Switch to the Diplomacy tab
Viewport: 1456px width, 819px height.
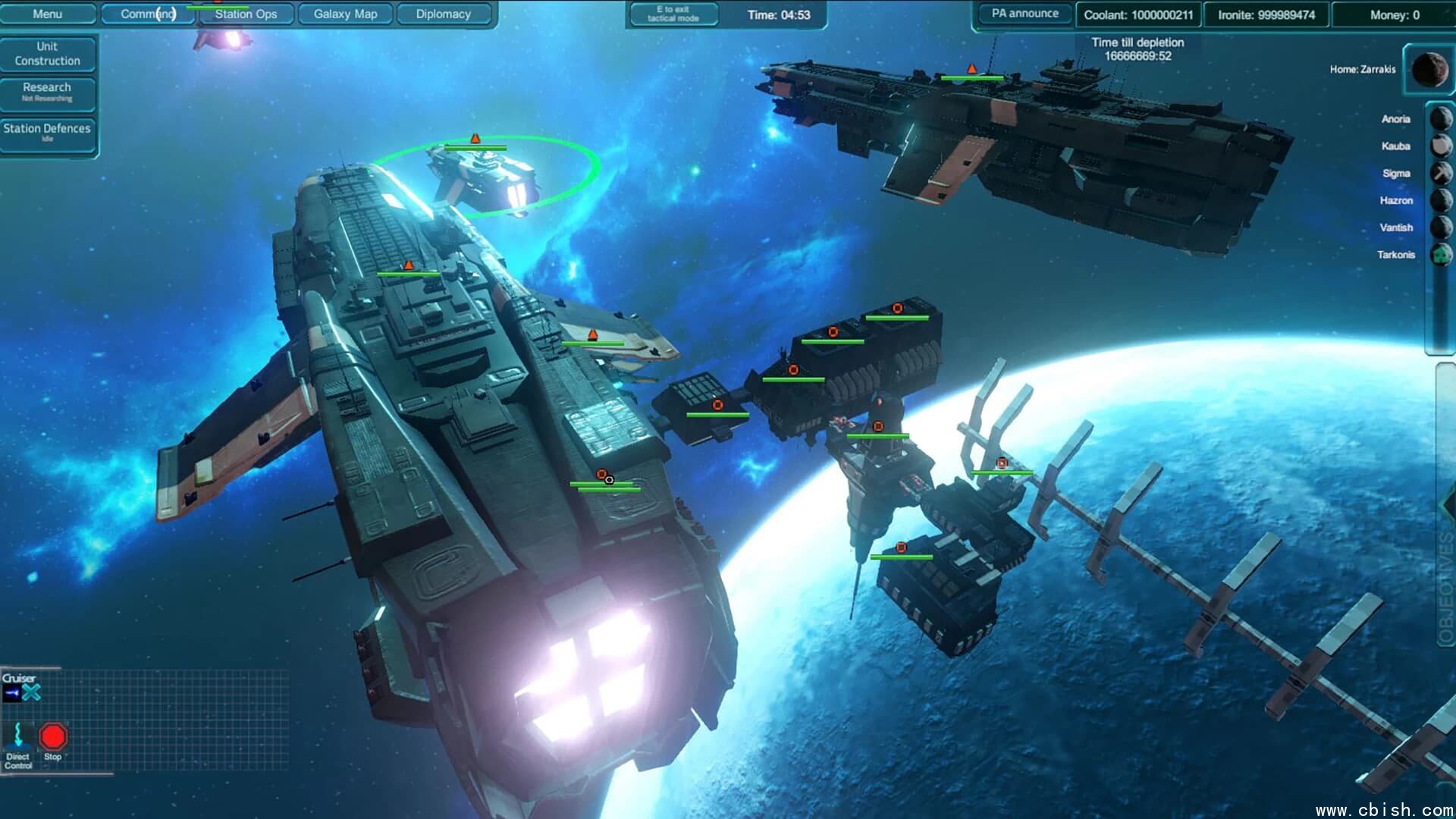tap(444, 14)
